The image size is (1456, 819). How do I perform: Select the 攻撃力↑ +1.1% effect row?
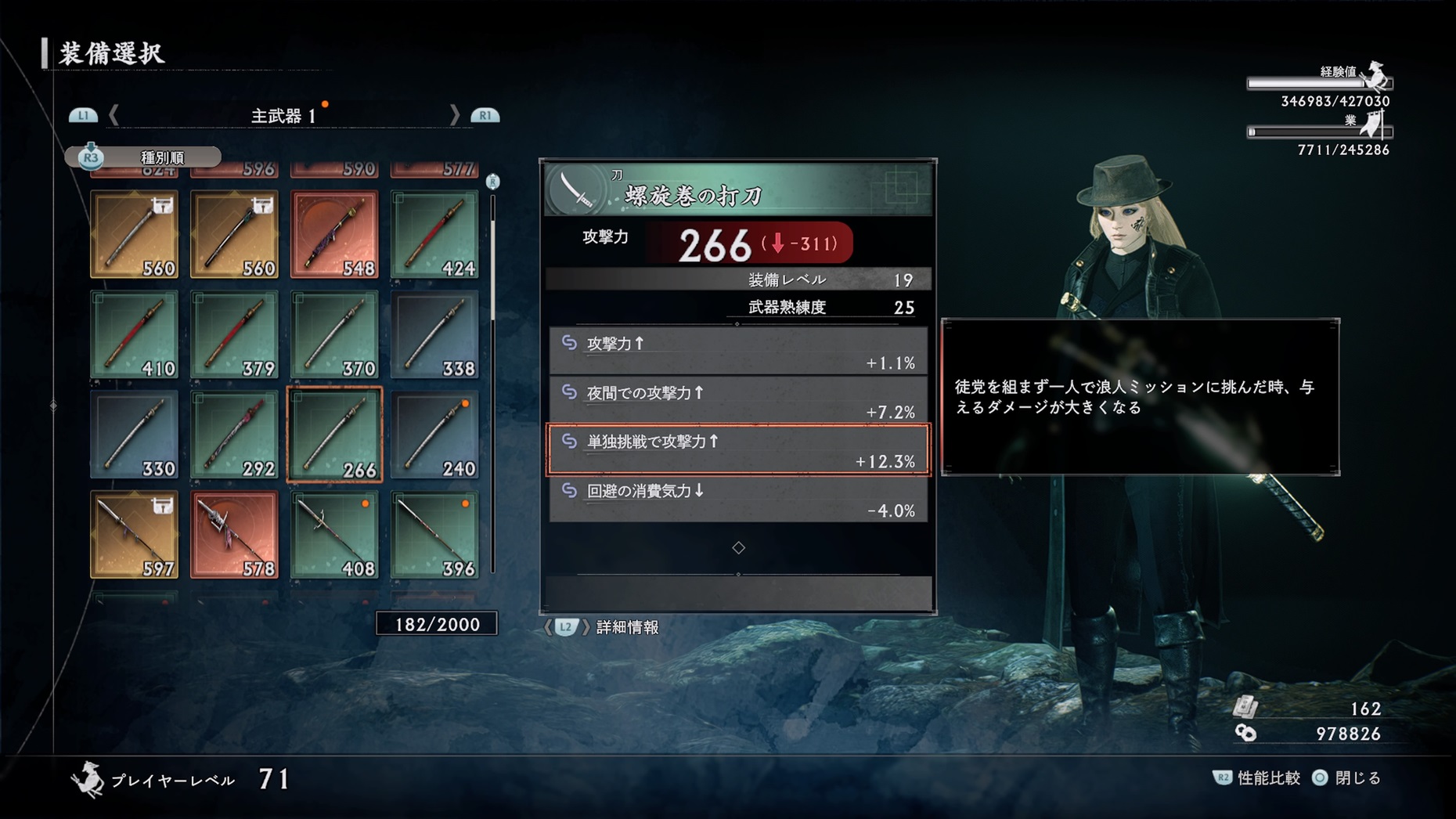coord(738,352)
